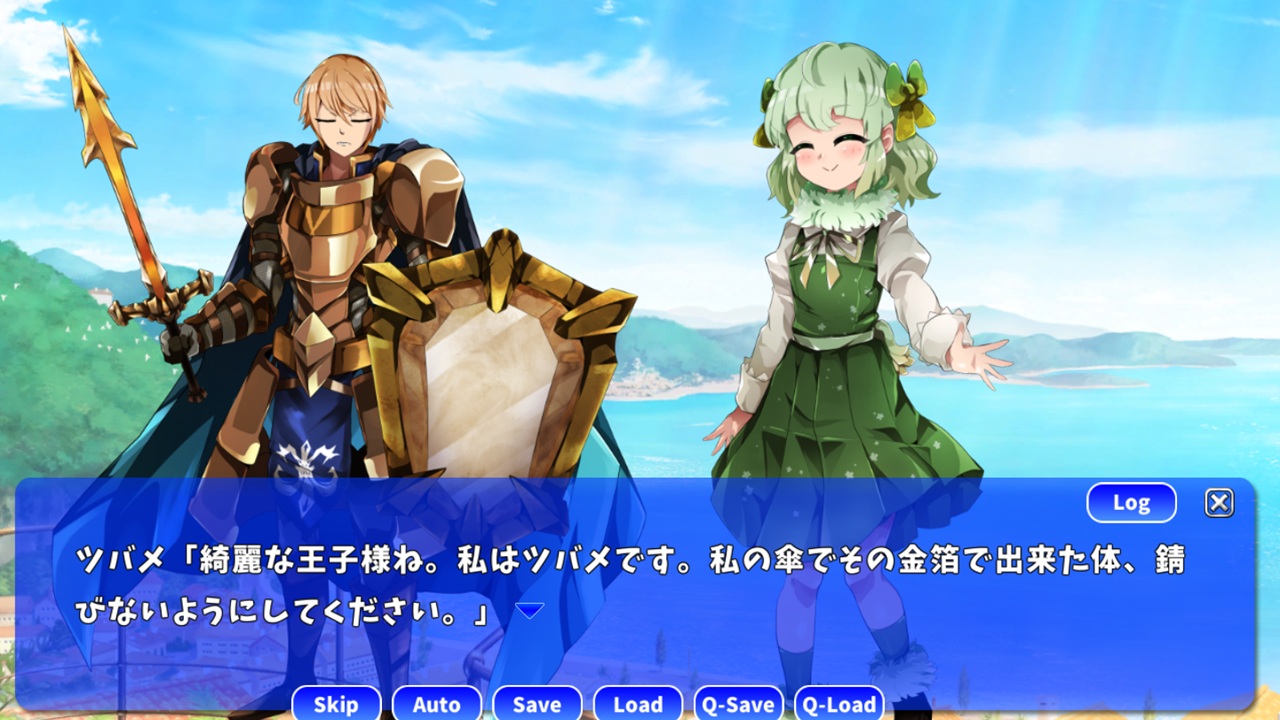Enable Skip mode to fast-forward dialogue
1280x720 pixels.
[335, 703]
